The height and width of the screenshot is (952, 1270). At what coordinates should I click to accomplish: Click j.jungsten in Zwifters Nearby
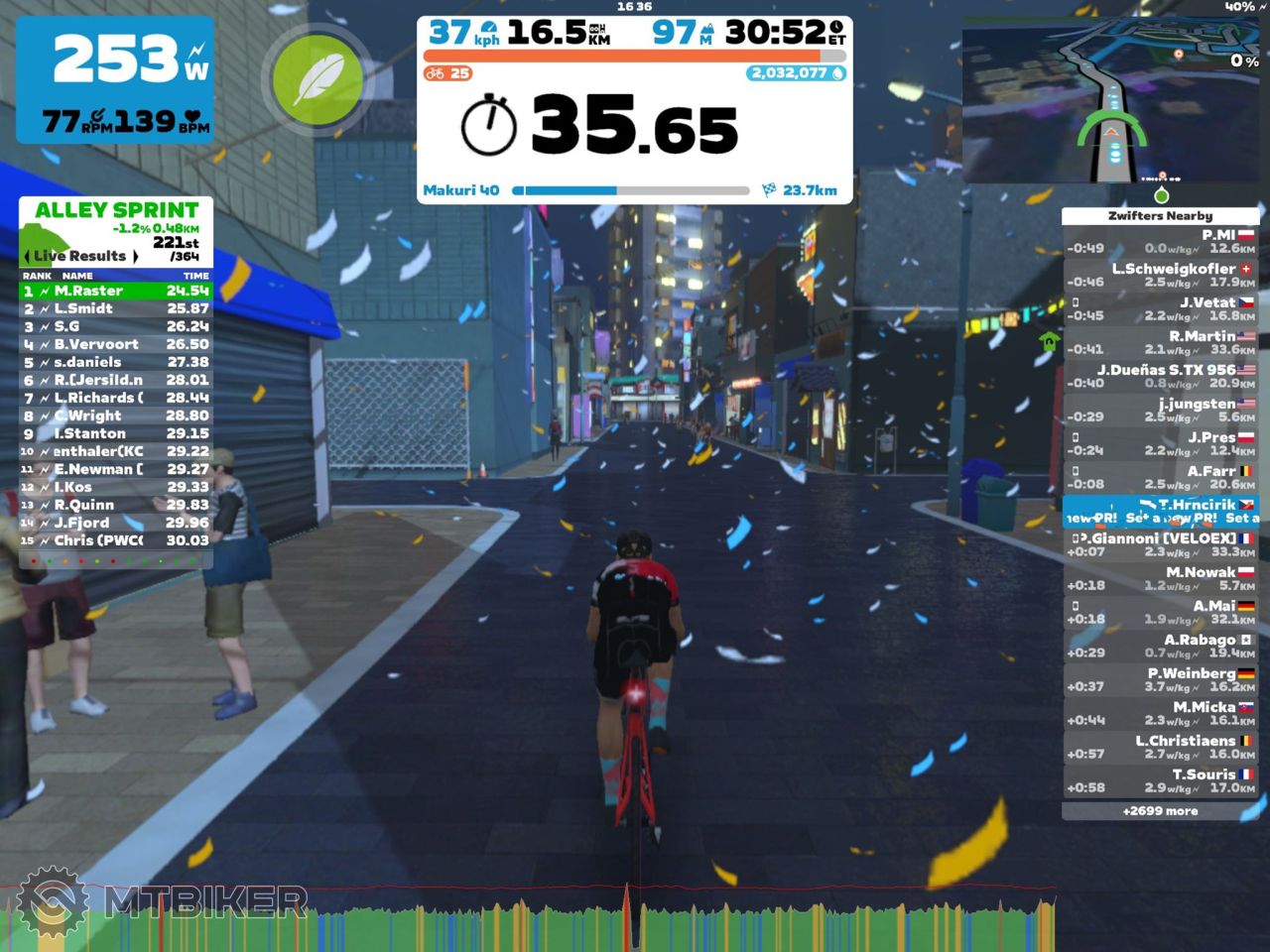coord(1160,410)
